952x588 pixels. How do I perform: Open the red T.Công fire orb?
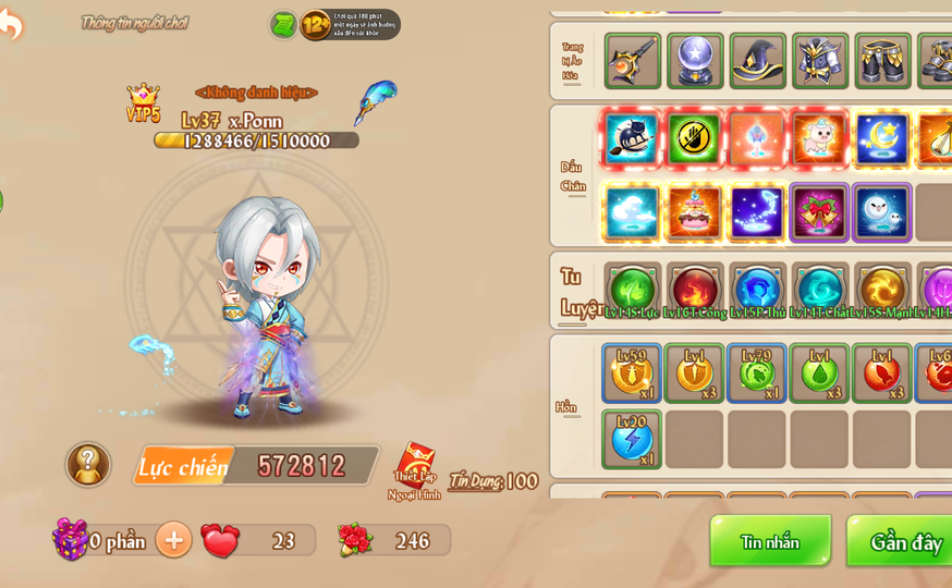[695, 289]
